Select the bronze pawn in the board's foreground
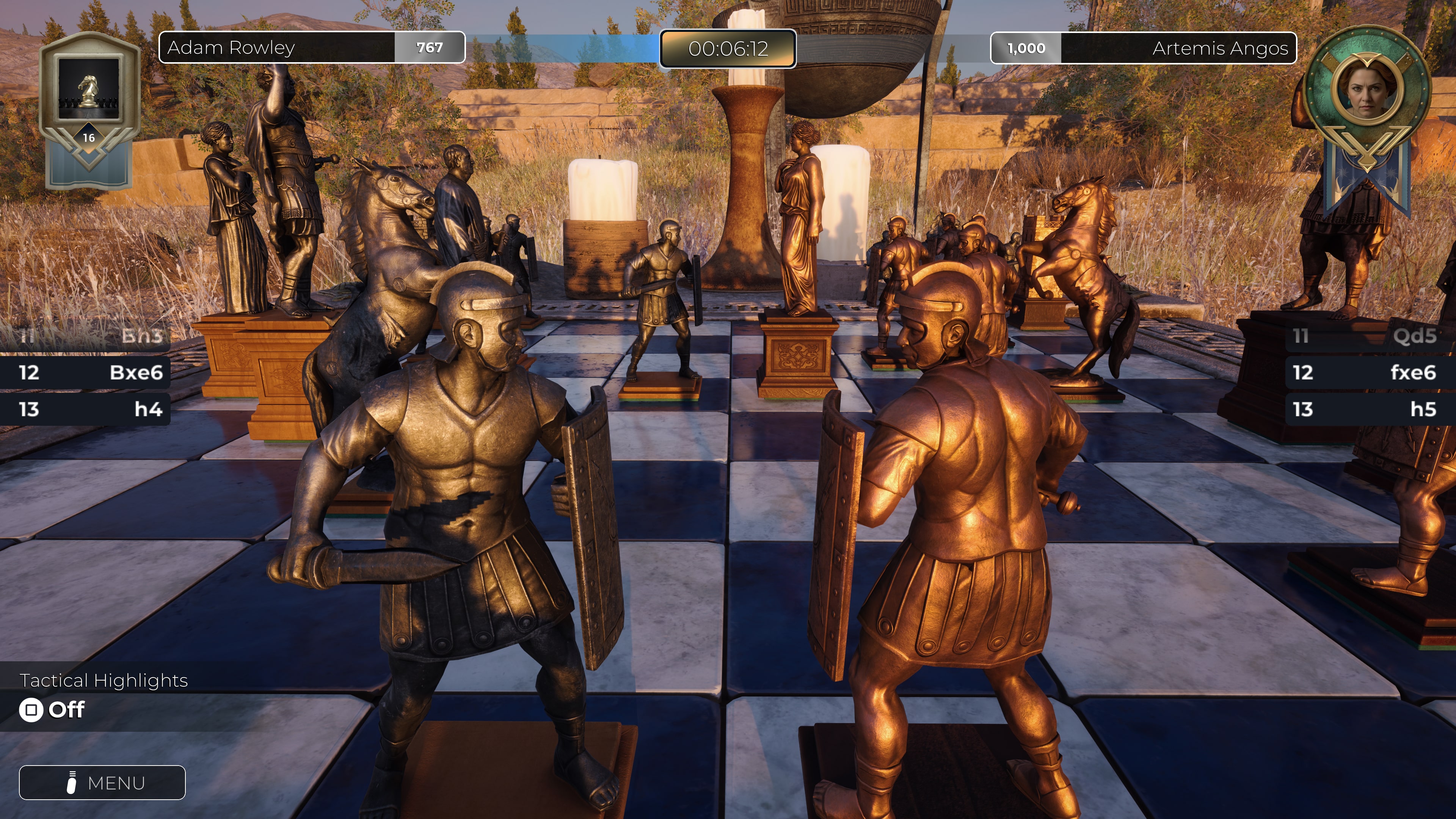Image resolution: width=1456 pixels, height=819 pixels. click(x=961, y=537)
